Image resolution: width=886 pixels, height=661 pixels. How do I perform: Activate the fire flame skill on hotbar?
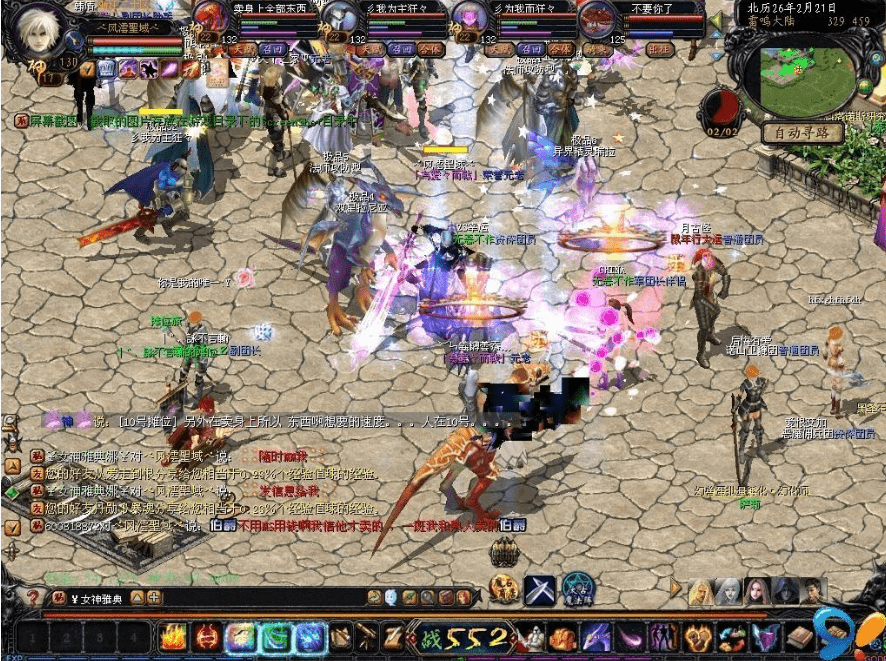[x=174, y=636]
